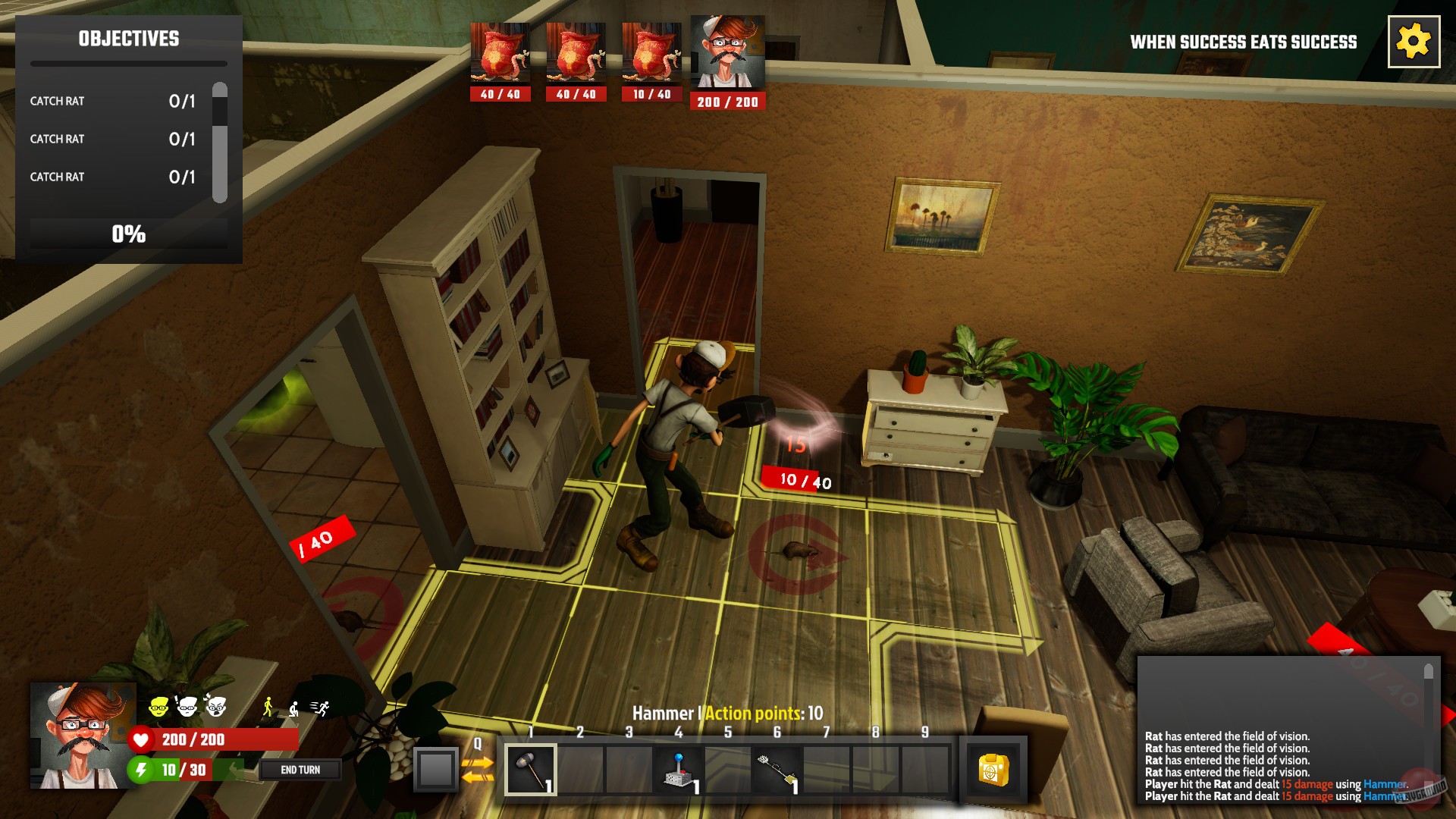Enable the walking movement stance

[268, 707]
